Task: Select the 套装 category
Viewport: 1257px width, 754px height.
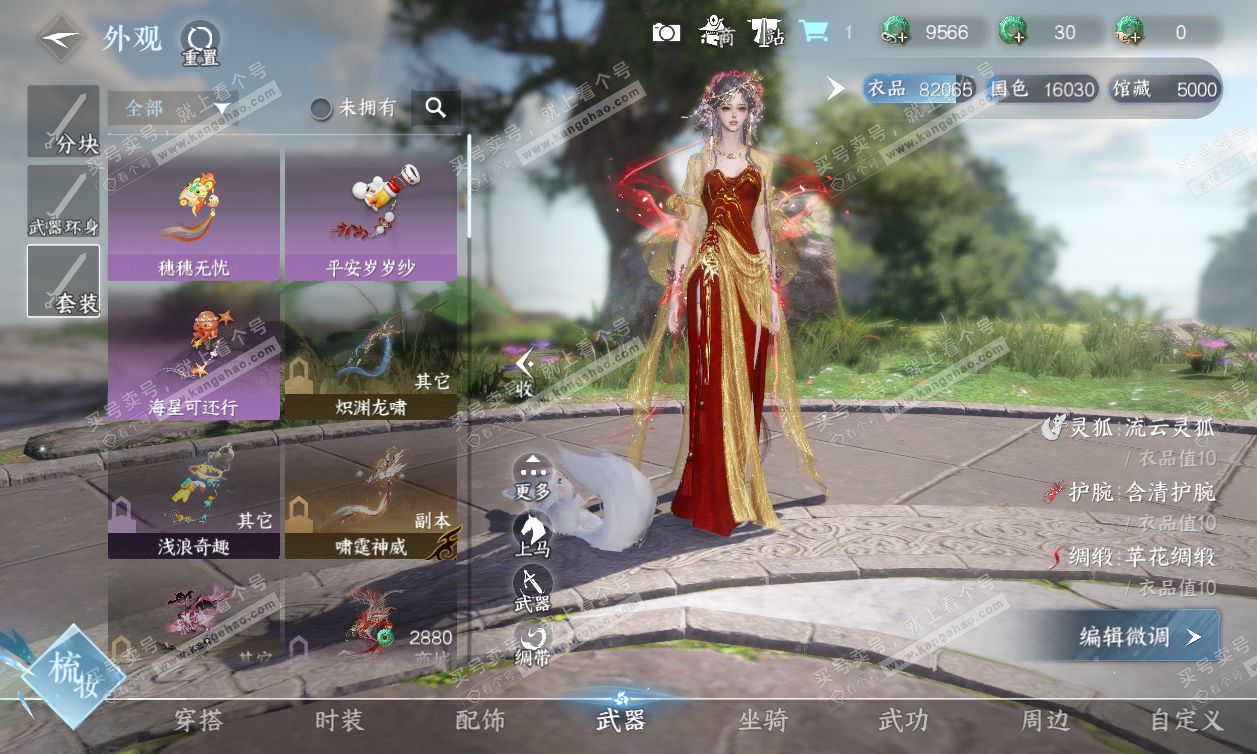Action: coord(63,281)
